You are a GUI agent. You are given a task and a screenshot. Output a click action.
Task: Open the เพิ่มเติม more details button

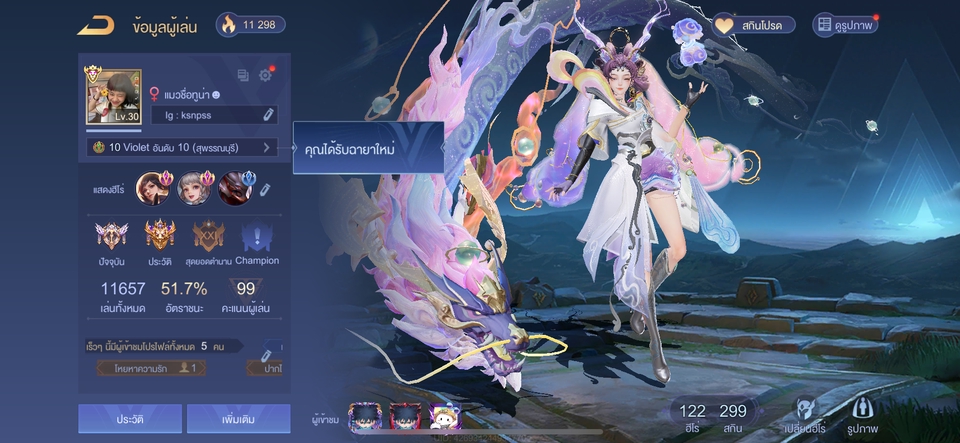238,419
